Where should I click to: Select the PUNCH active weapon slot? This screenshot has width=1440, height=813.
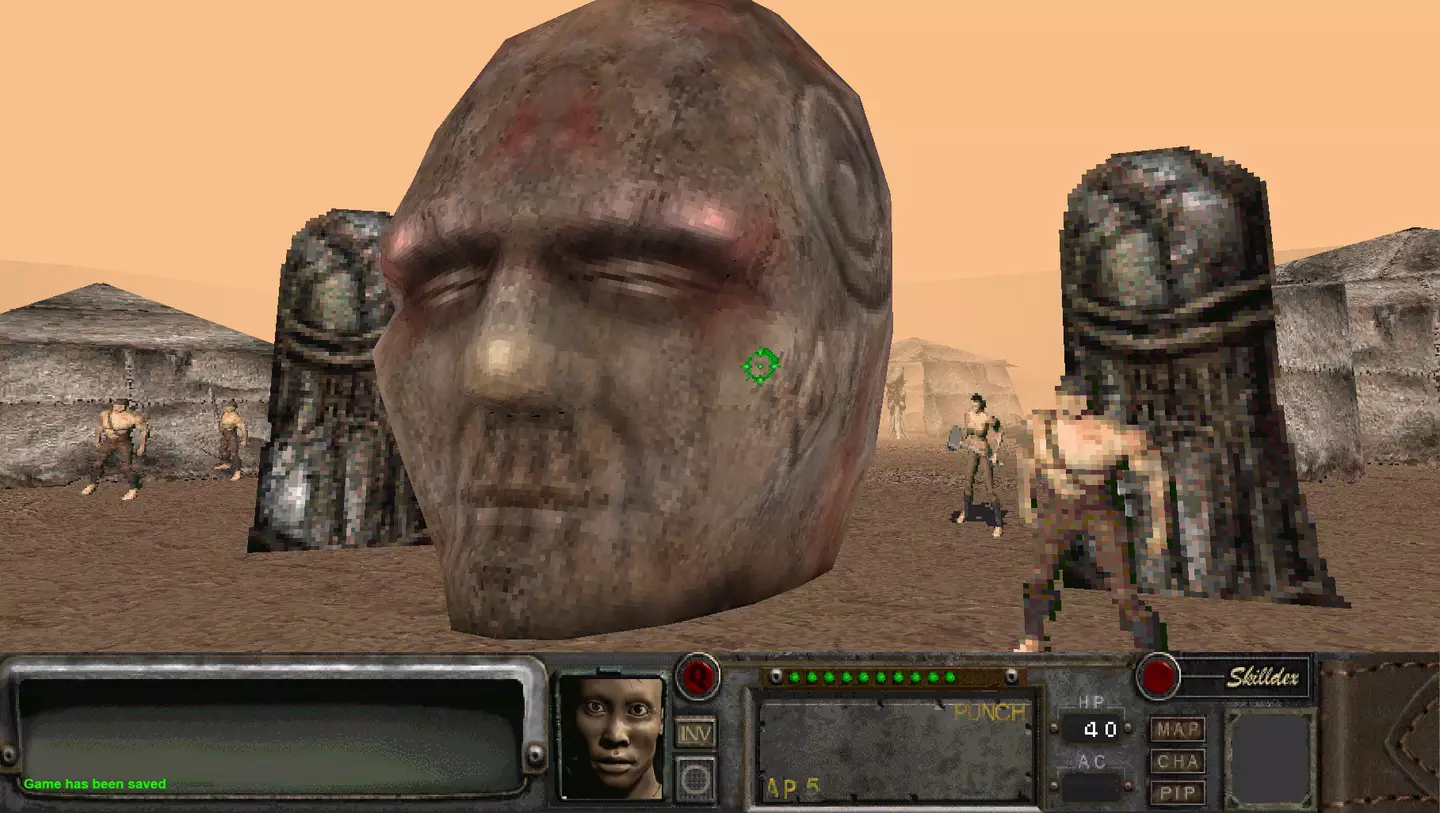[989, 711]
